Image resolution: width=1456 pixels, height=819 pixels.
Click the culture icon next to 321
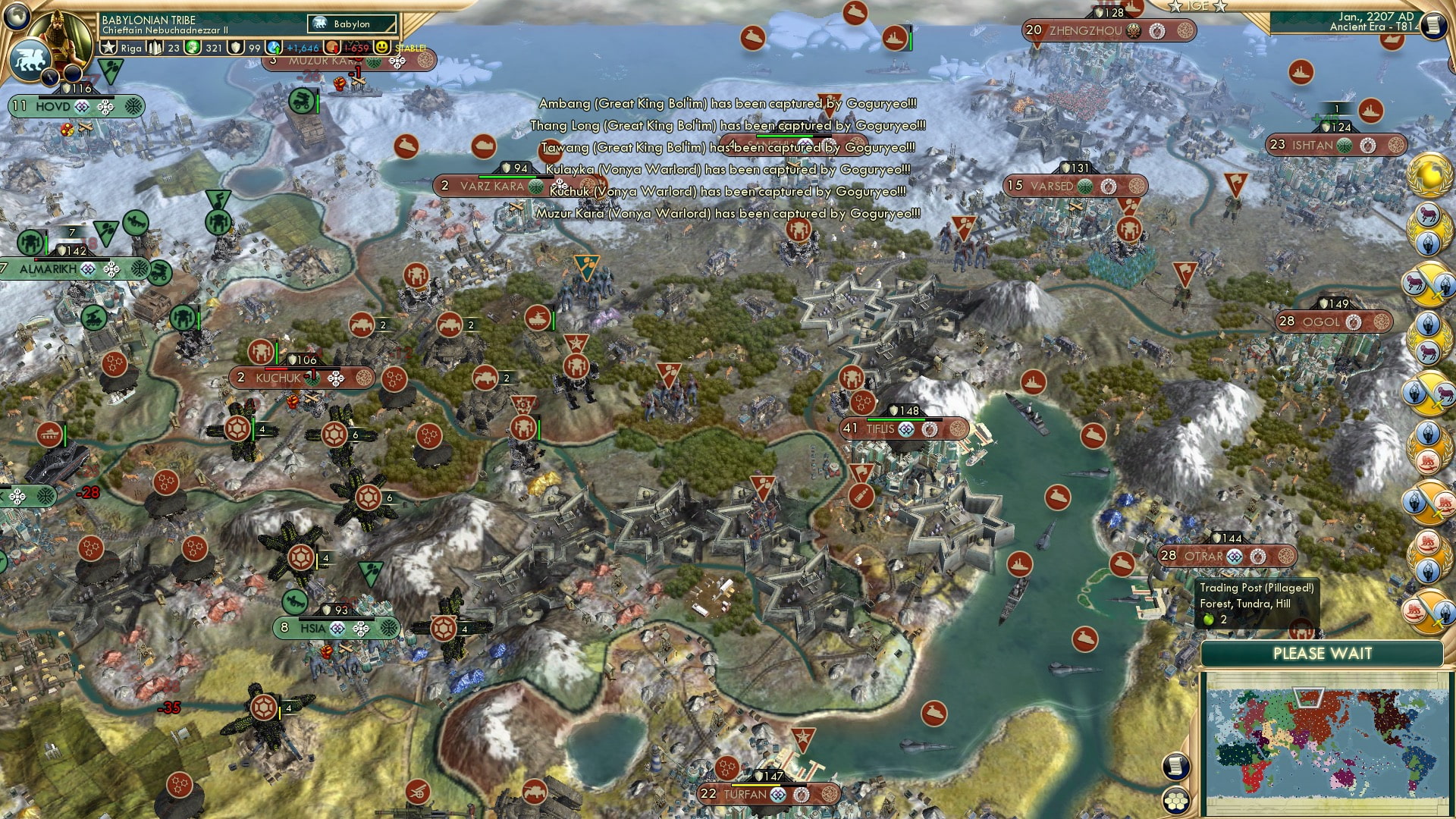point(193,48)
